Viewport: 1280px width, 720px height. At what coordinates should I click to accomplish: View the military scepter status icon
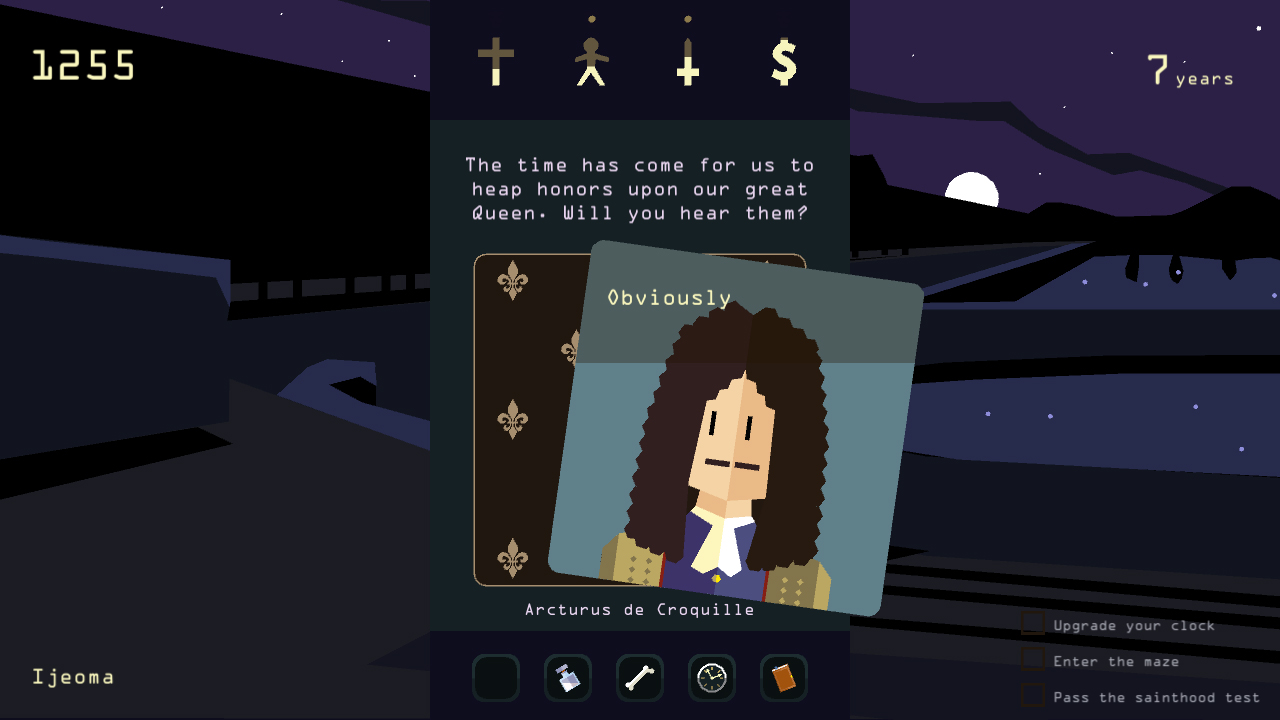(686, 60)
